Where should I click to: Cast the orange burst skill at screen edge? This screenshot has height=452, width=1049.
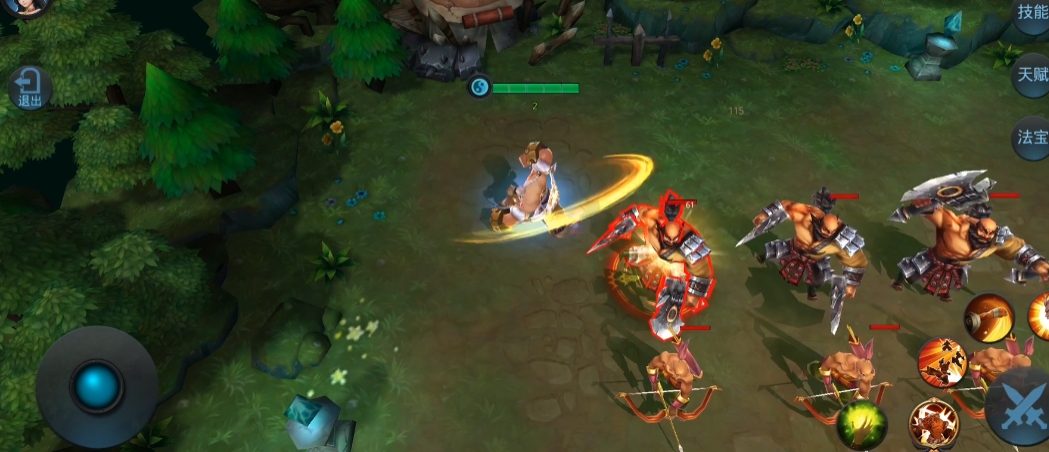click(1039, 316)
